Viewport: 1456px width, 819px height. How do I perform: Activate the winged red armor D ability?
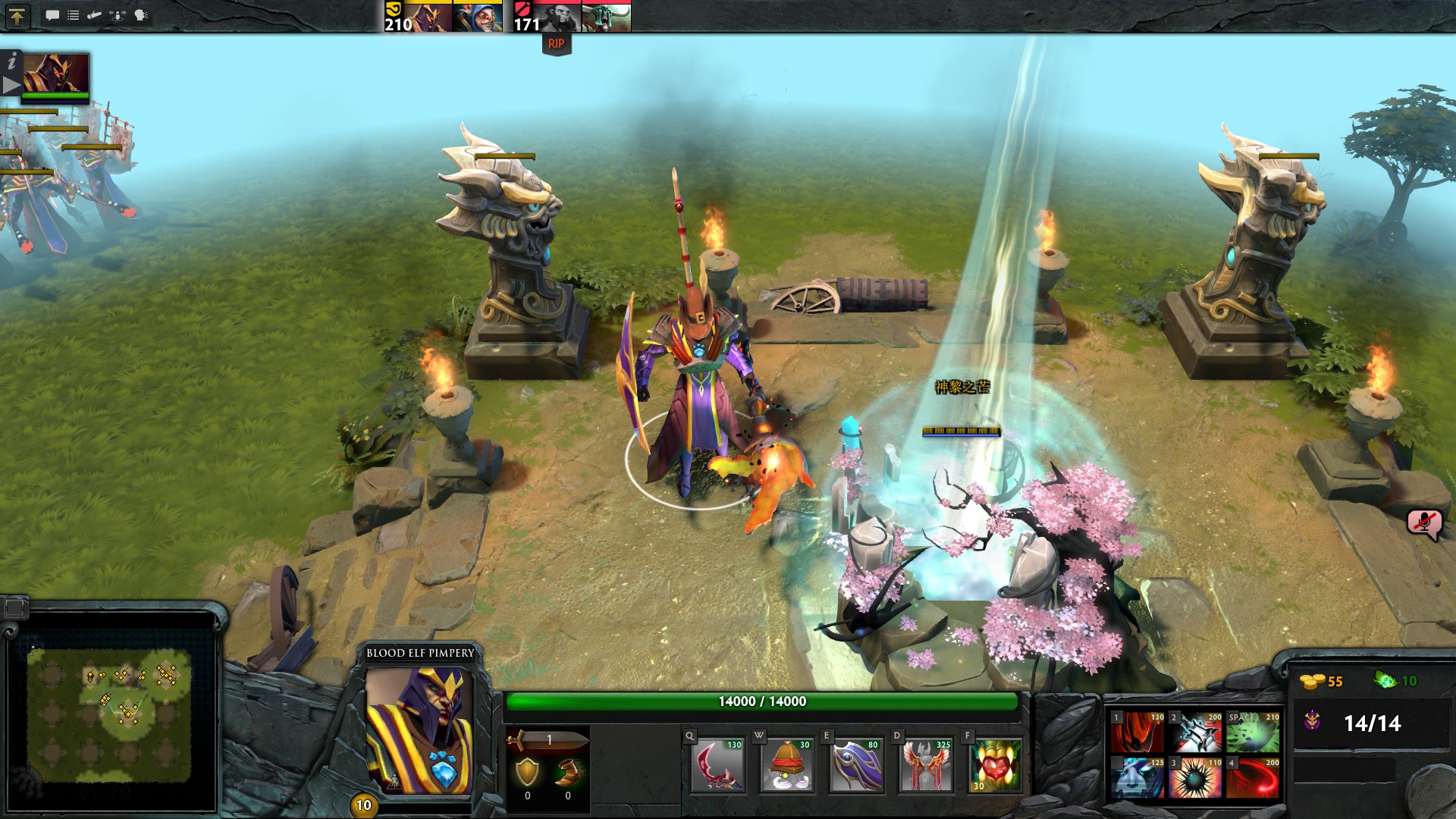pyautogui.click(x=925, y=766)
